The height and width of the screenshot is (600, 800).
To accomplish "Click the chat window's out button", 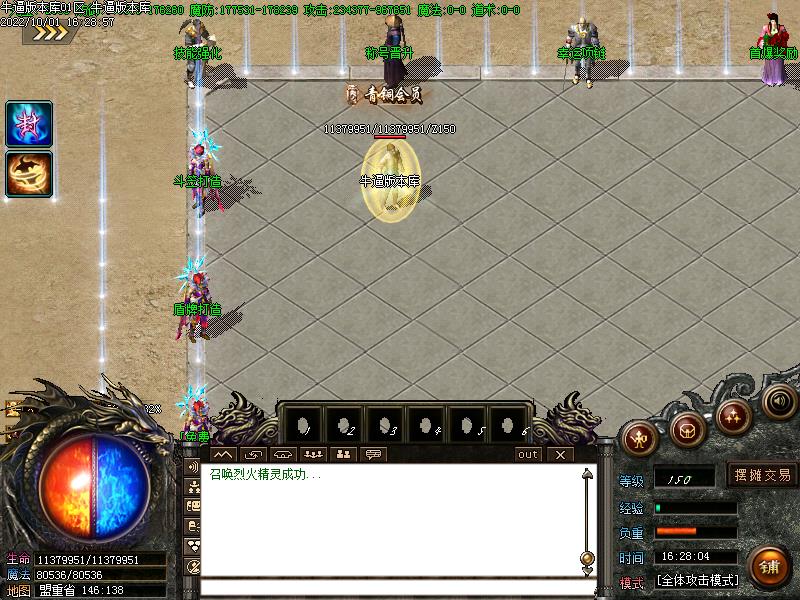I will (x=527, y=454).
